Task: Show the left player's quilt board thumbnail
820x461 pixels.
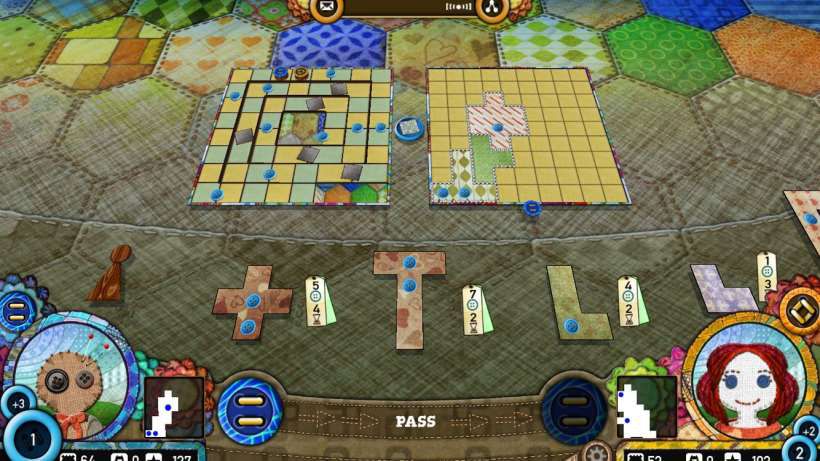Action: (173, 408)
